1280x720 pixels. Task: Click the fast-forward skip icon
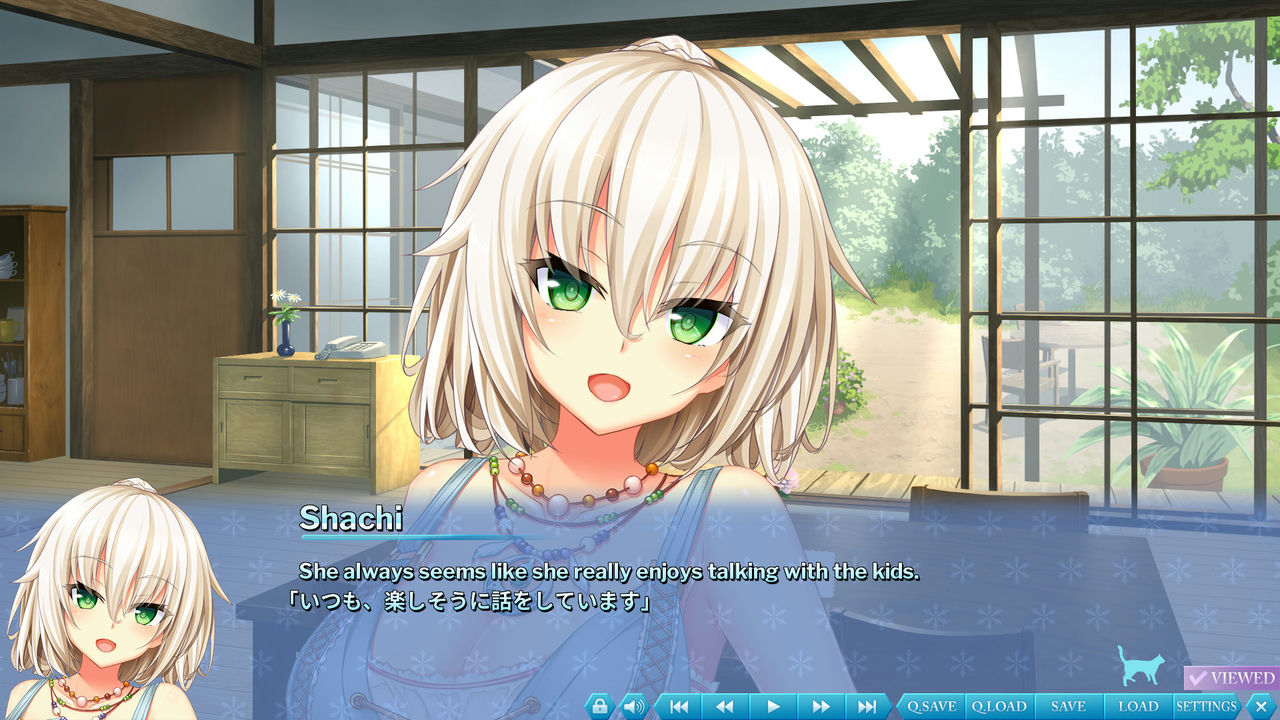[820, 706]
